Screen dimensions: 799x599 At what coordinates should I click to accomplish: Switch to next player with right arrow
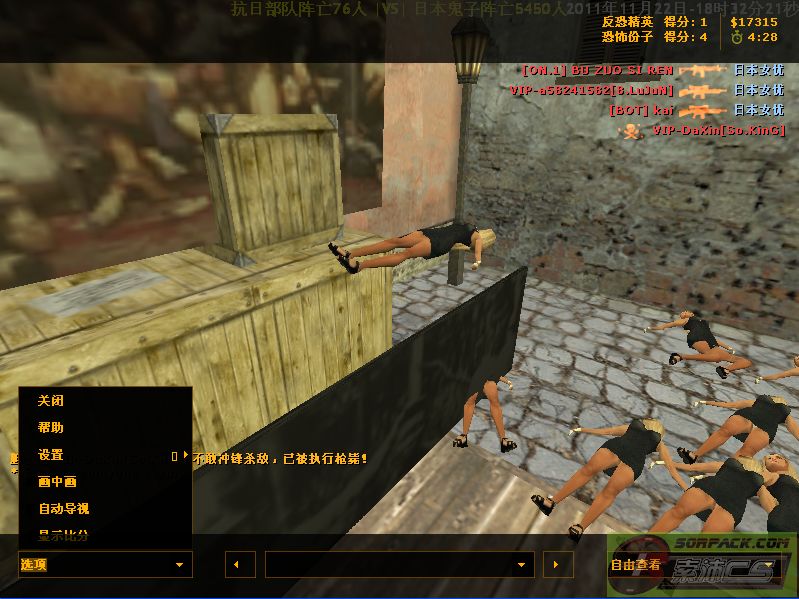click(557, 565)
